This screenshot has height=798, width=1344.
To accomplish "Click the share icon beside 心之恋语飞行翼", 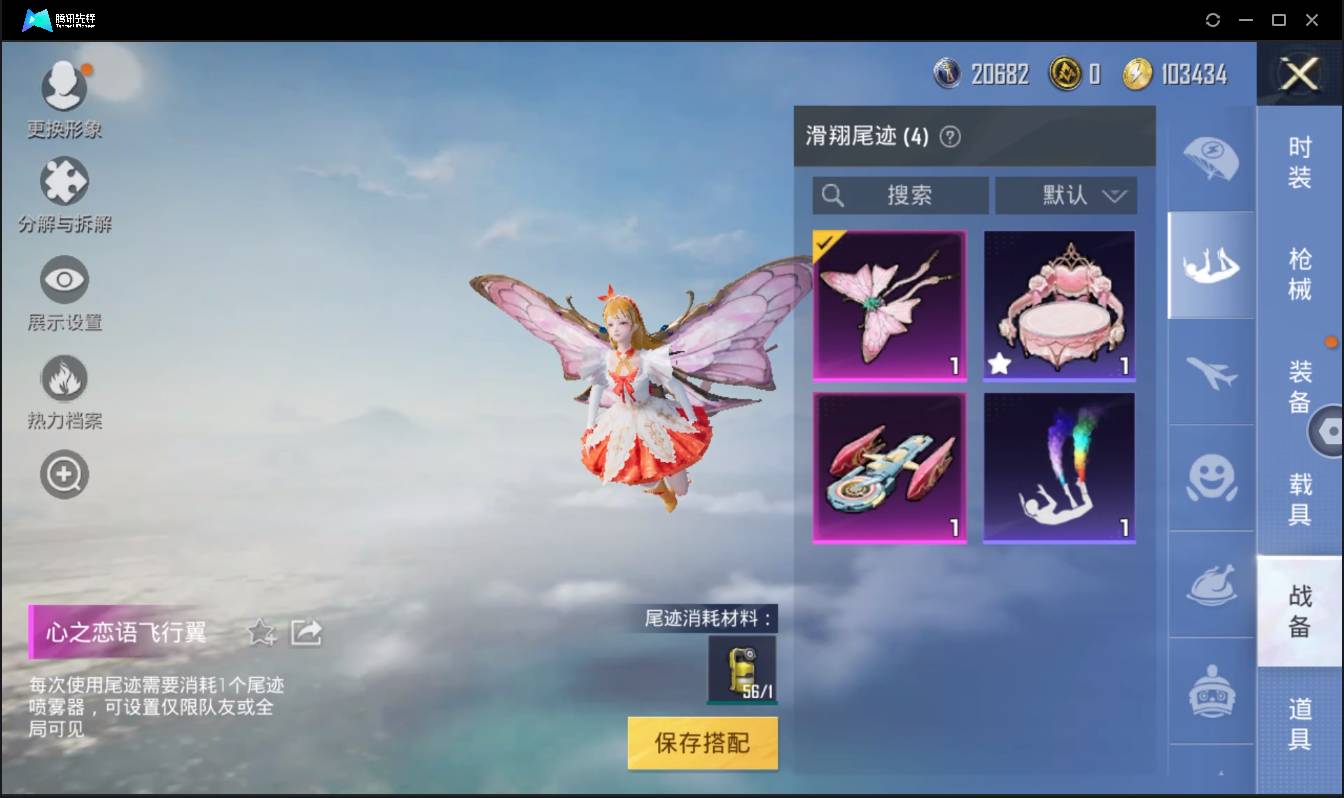I will (x=306, y=632).
